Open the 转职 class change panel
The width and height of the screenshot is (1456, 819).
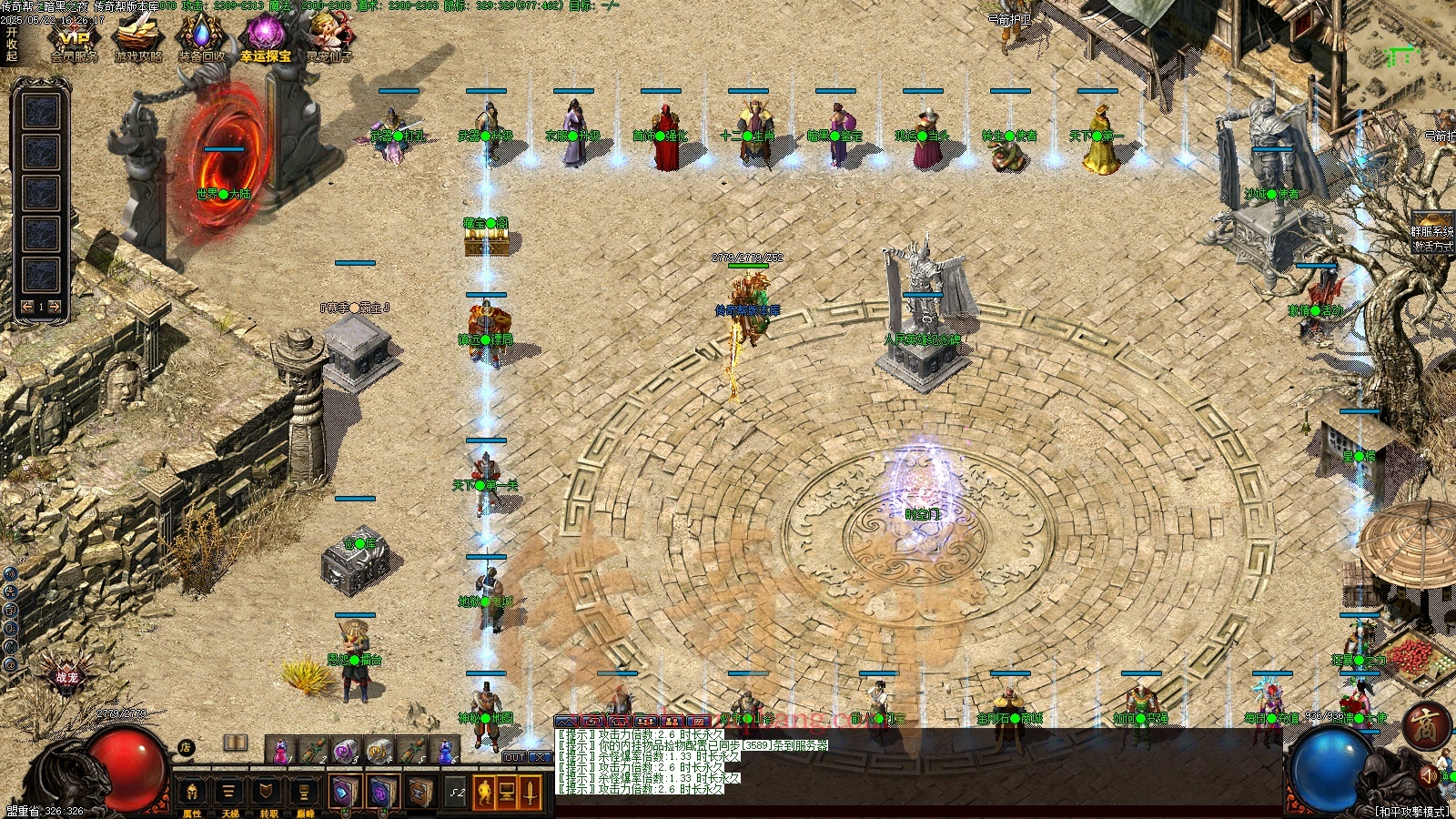(x=268, y=794)
